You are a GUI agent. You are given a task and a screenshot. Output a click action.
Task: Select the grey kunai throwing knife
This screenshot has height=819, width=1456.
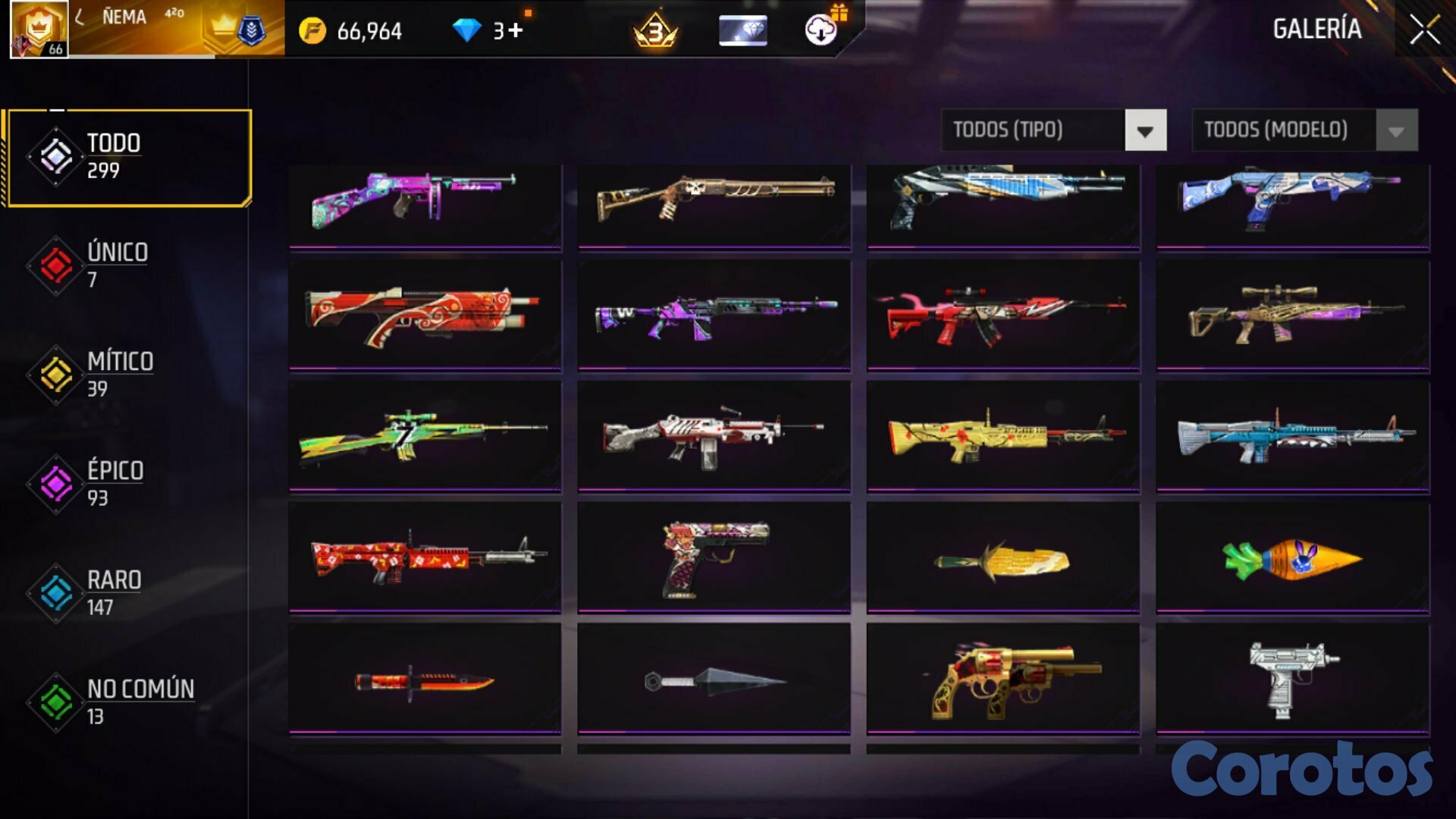(714, 680)
